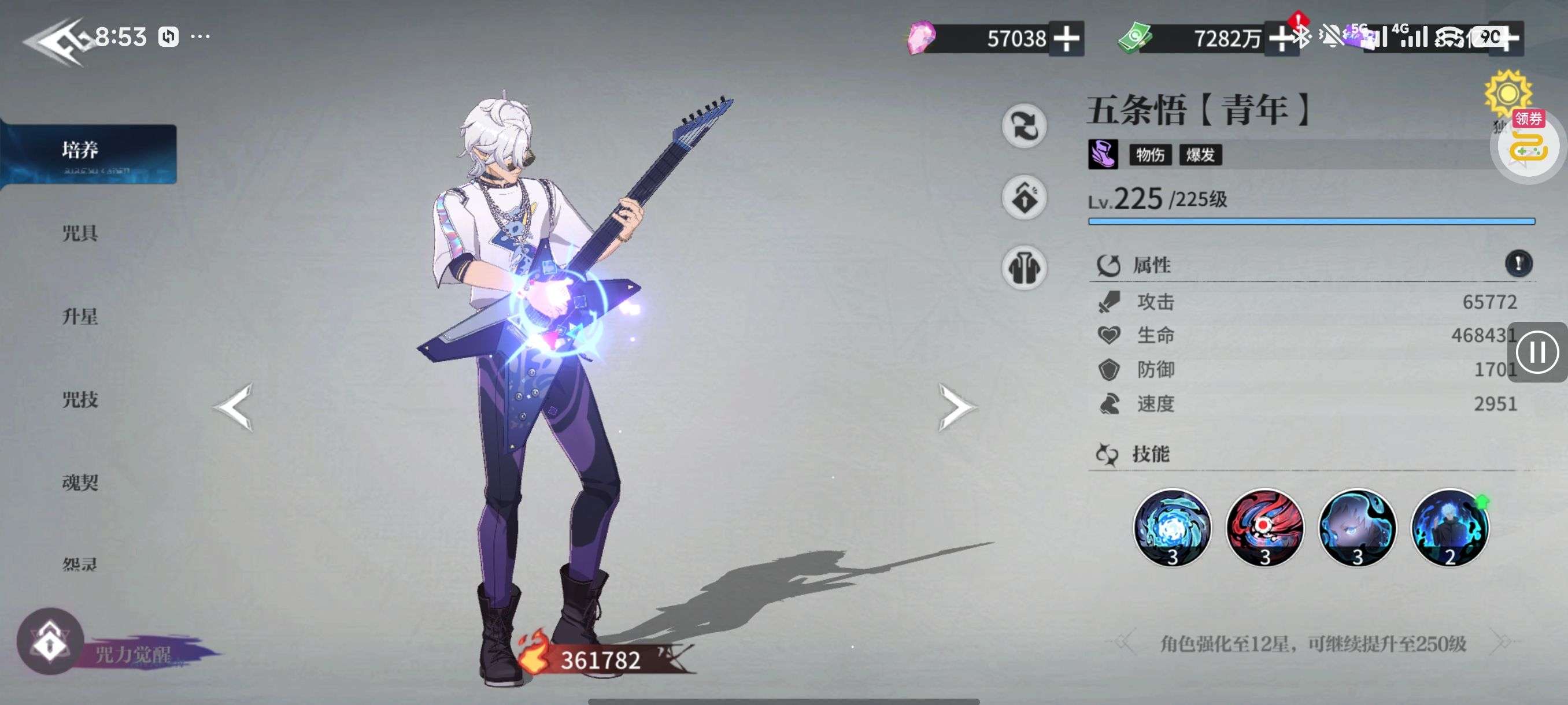Select the red swirling orb skill
Image resolution: width=1568 pixels, height=705 pixels.
pyautogui.click(x=1264, y=528)
